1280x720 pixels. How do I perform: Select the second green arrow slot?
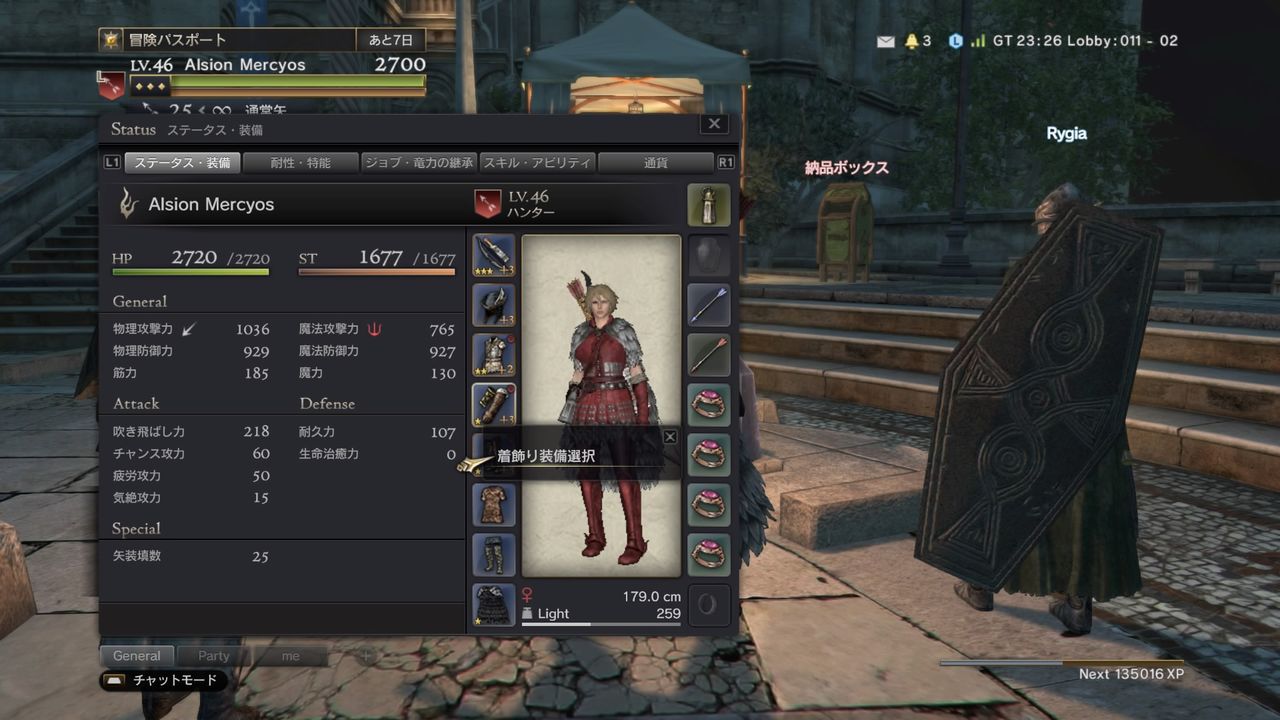pyautogui.click(x=709, y=356)
